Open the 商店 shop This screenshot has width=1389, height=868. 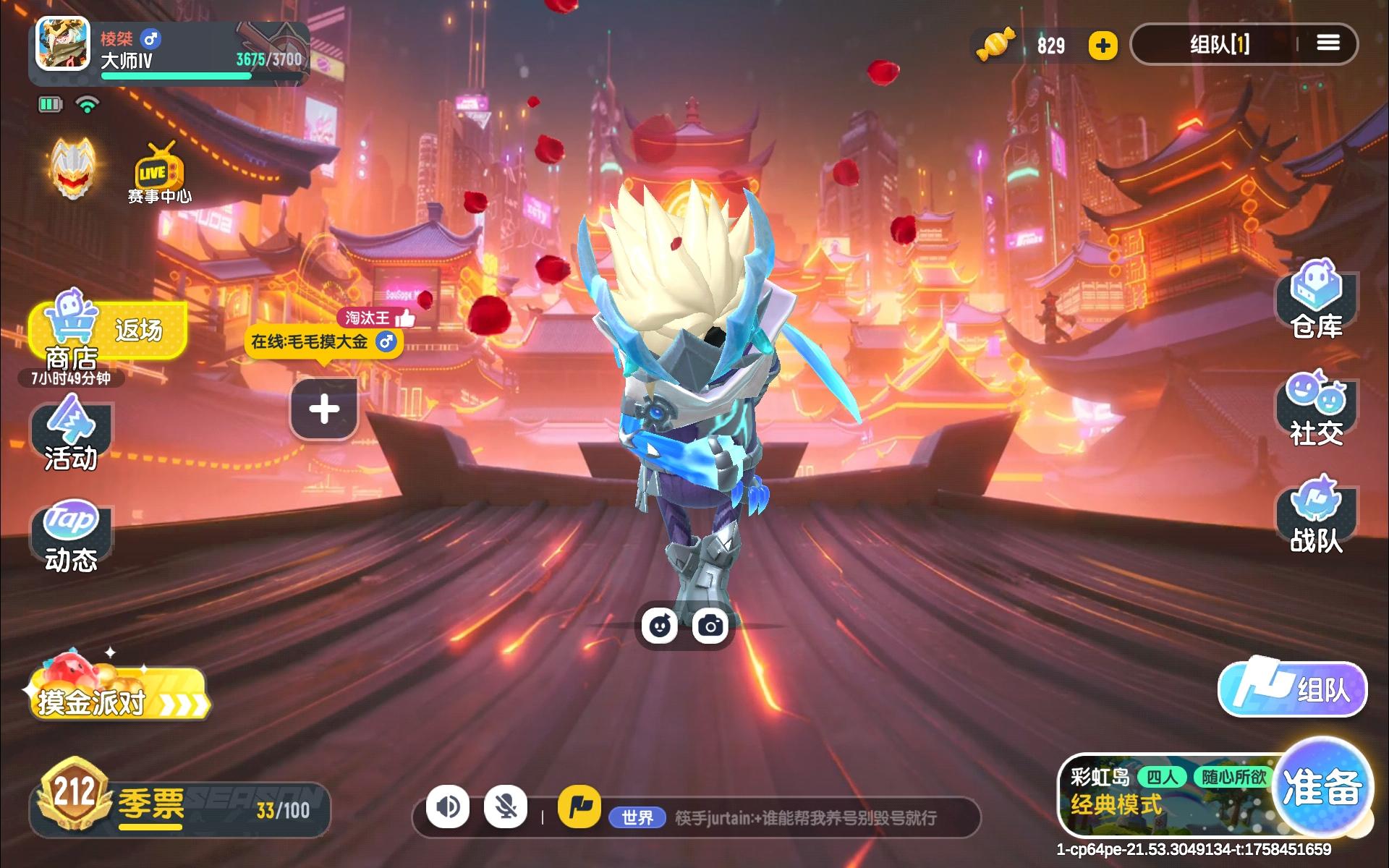tap(70, 340)
